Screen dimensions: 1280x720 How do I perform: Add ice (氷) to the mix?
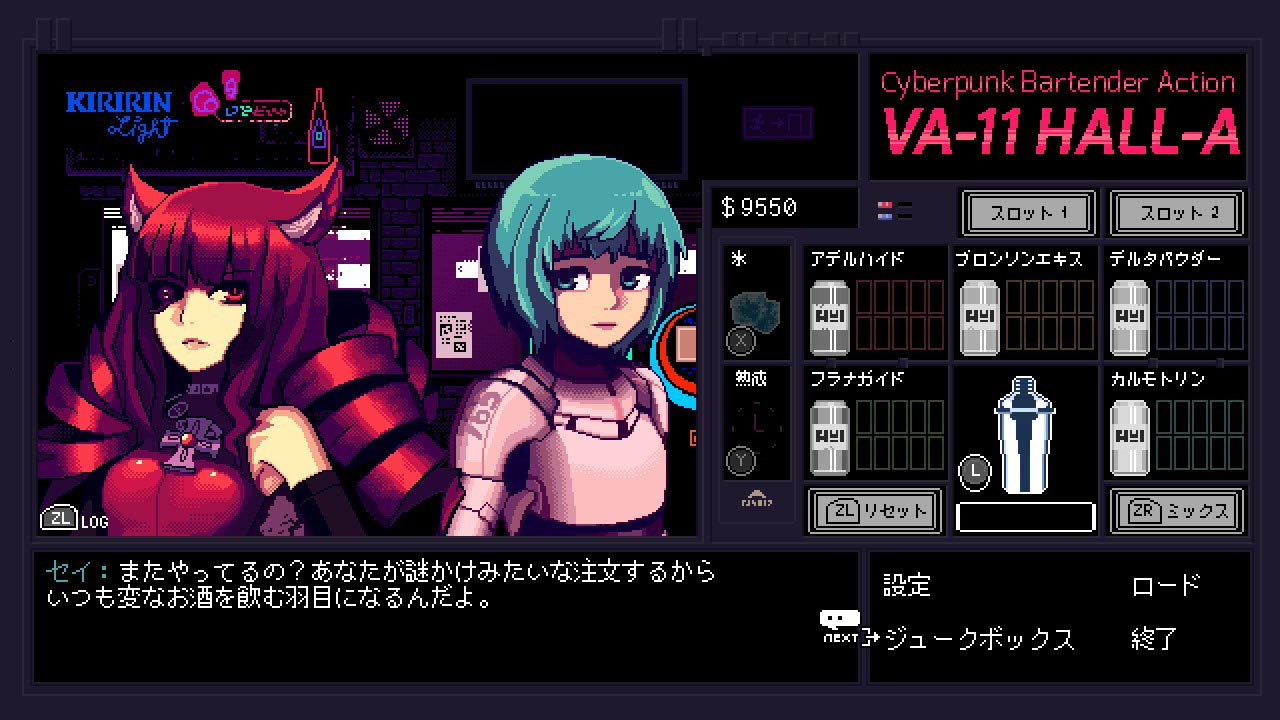756,305
